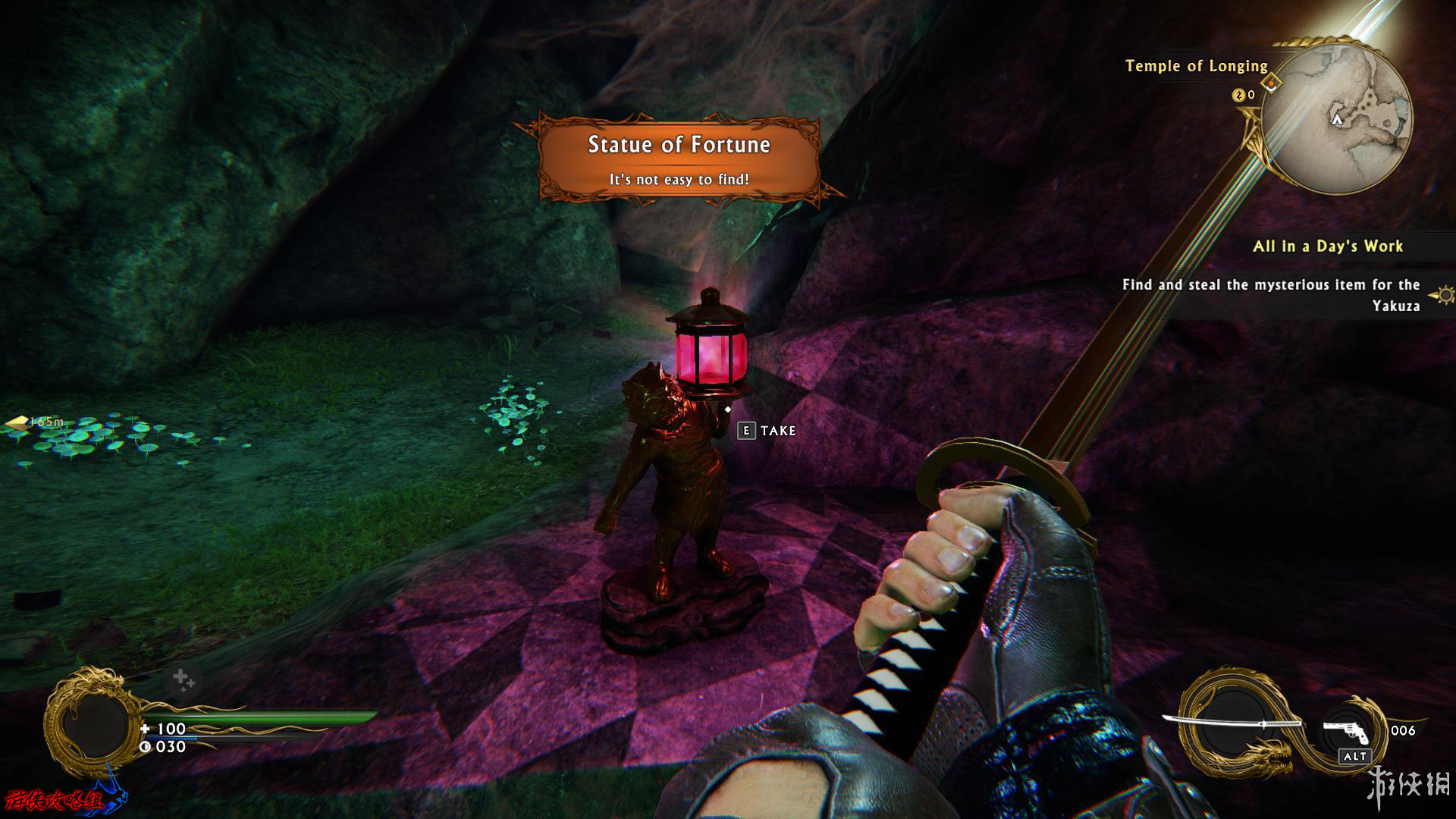The height and width of the screenshot is (819, 1456).
Task: Click the All in a Day's Work quest tracker
Action: coord(1327,246)
